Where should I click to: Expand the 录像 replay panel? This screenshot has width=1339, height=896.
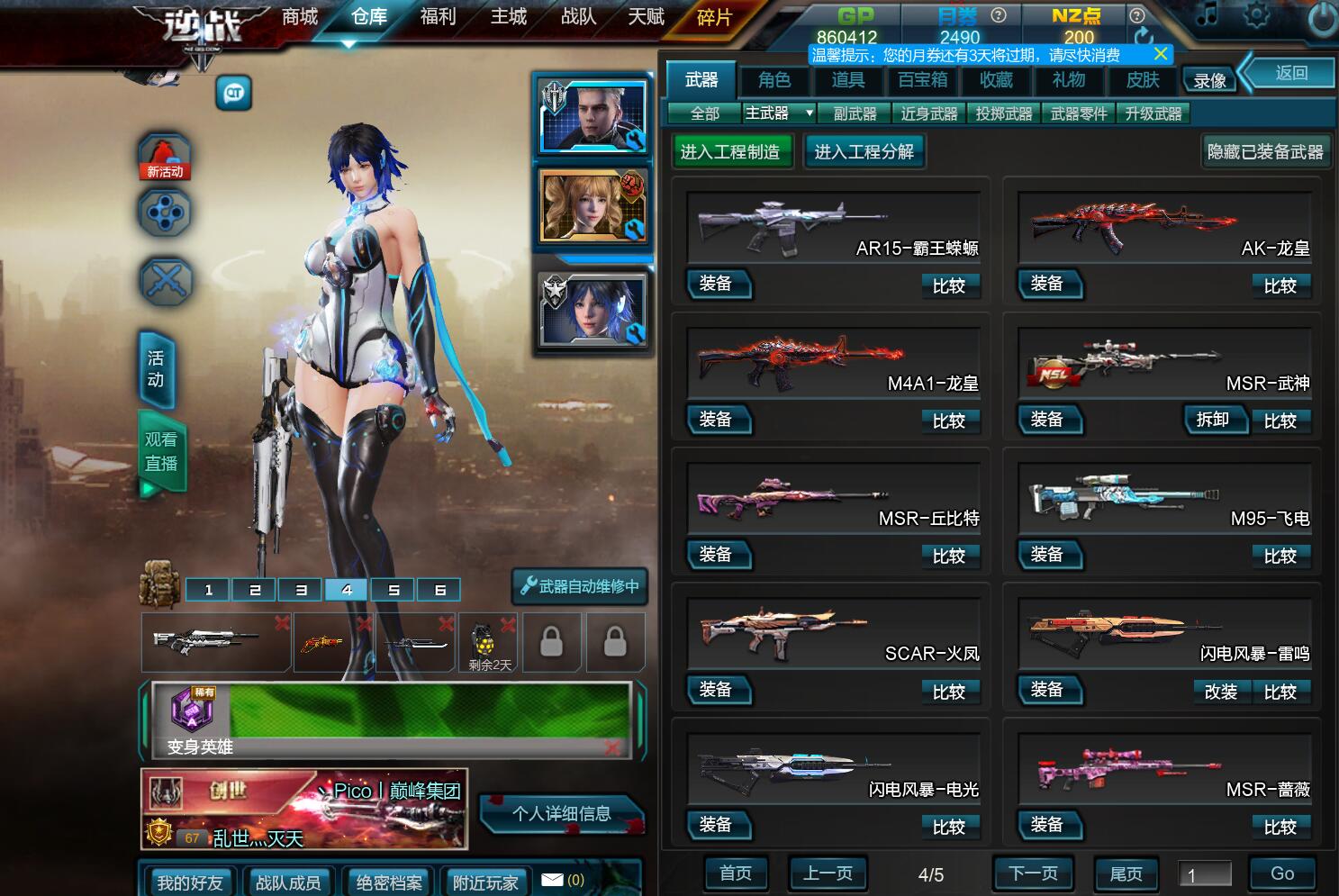[x=1209, y=79]
